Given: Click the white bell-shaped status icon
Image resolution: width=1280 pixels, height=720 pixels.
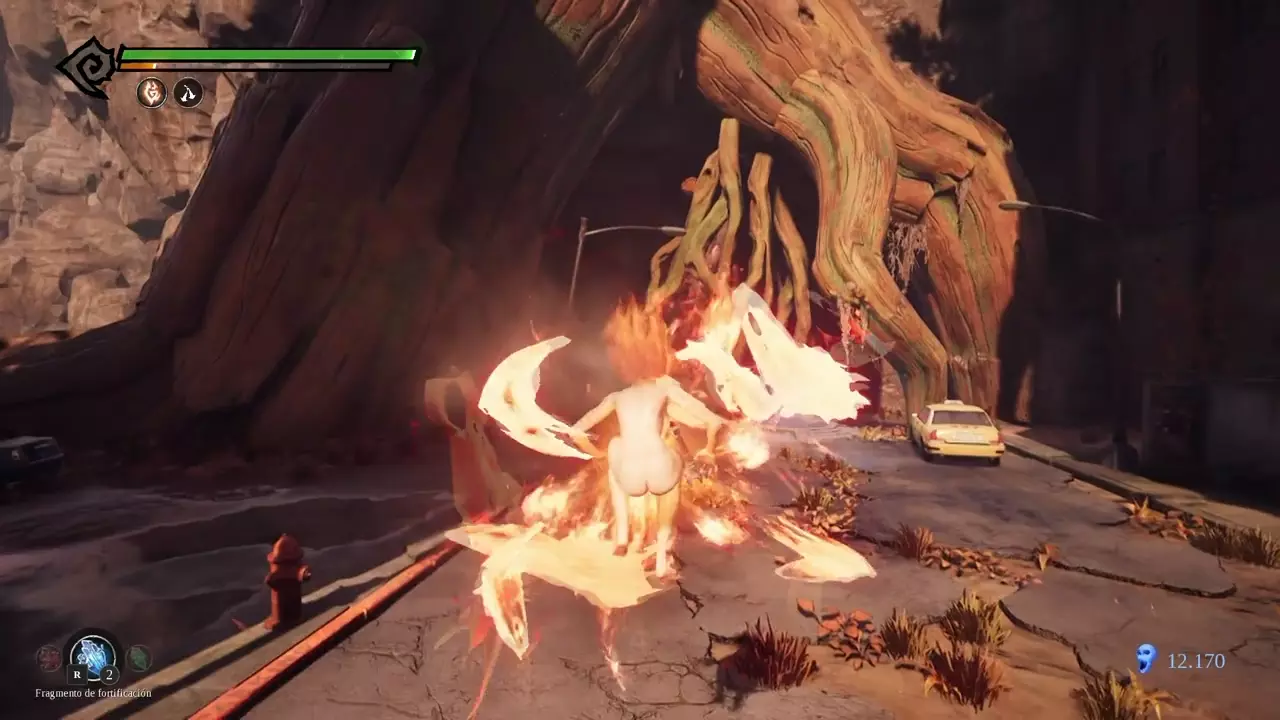Looking at the screenshot, I should coord(188,93).
